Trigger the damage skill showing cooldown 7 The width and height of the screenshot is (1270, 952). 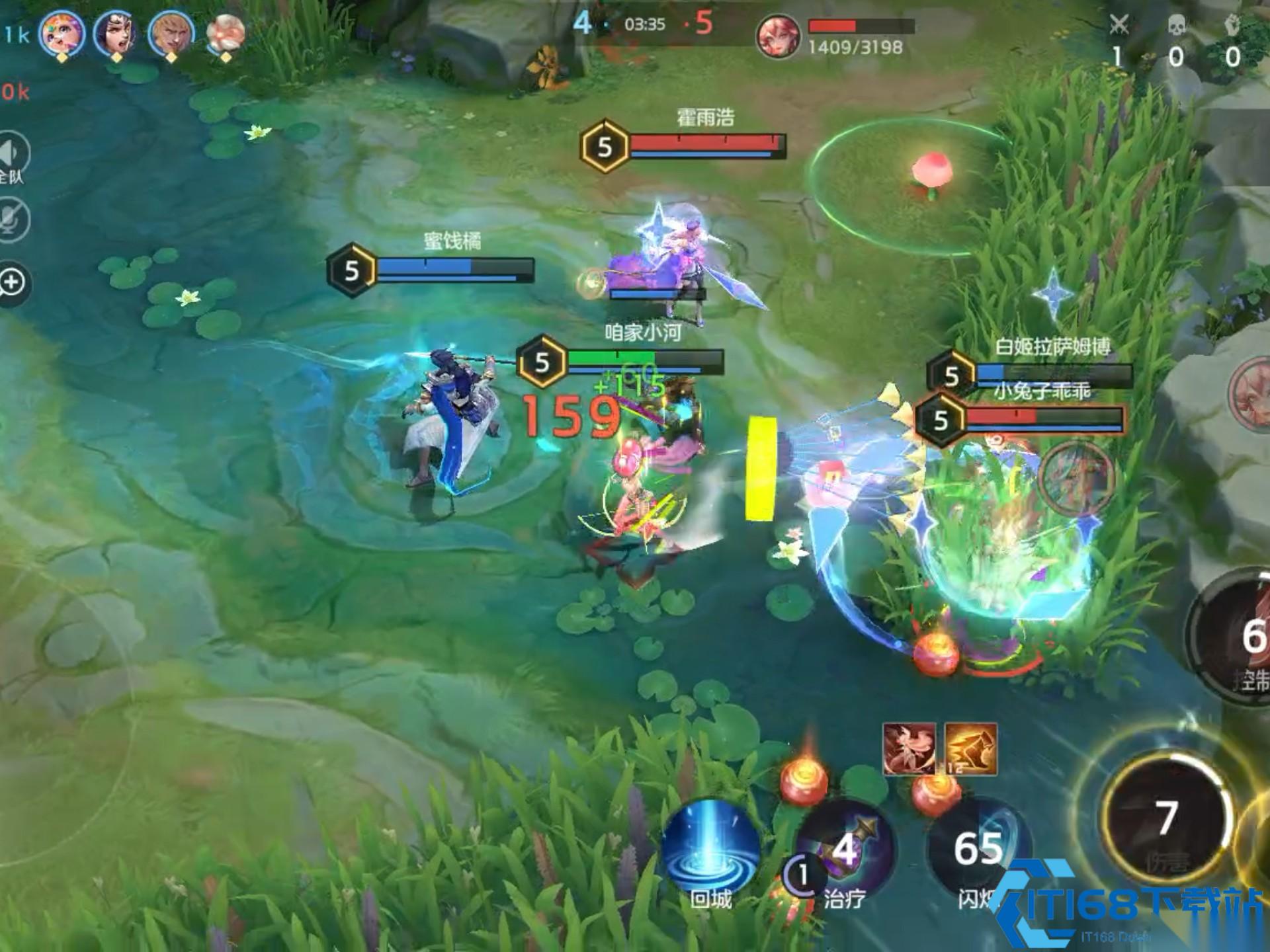(x=1167, y=818)
